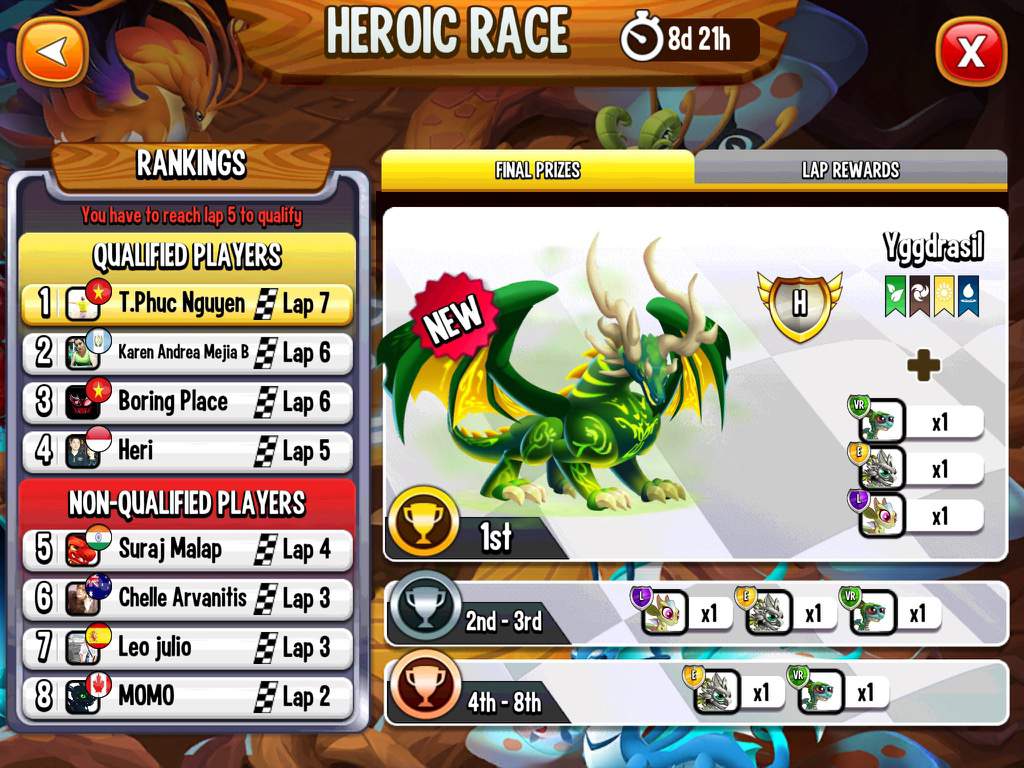Click the gold 1st place trophy
This screenshot has height=768, width=1024.
click(424, 522)
